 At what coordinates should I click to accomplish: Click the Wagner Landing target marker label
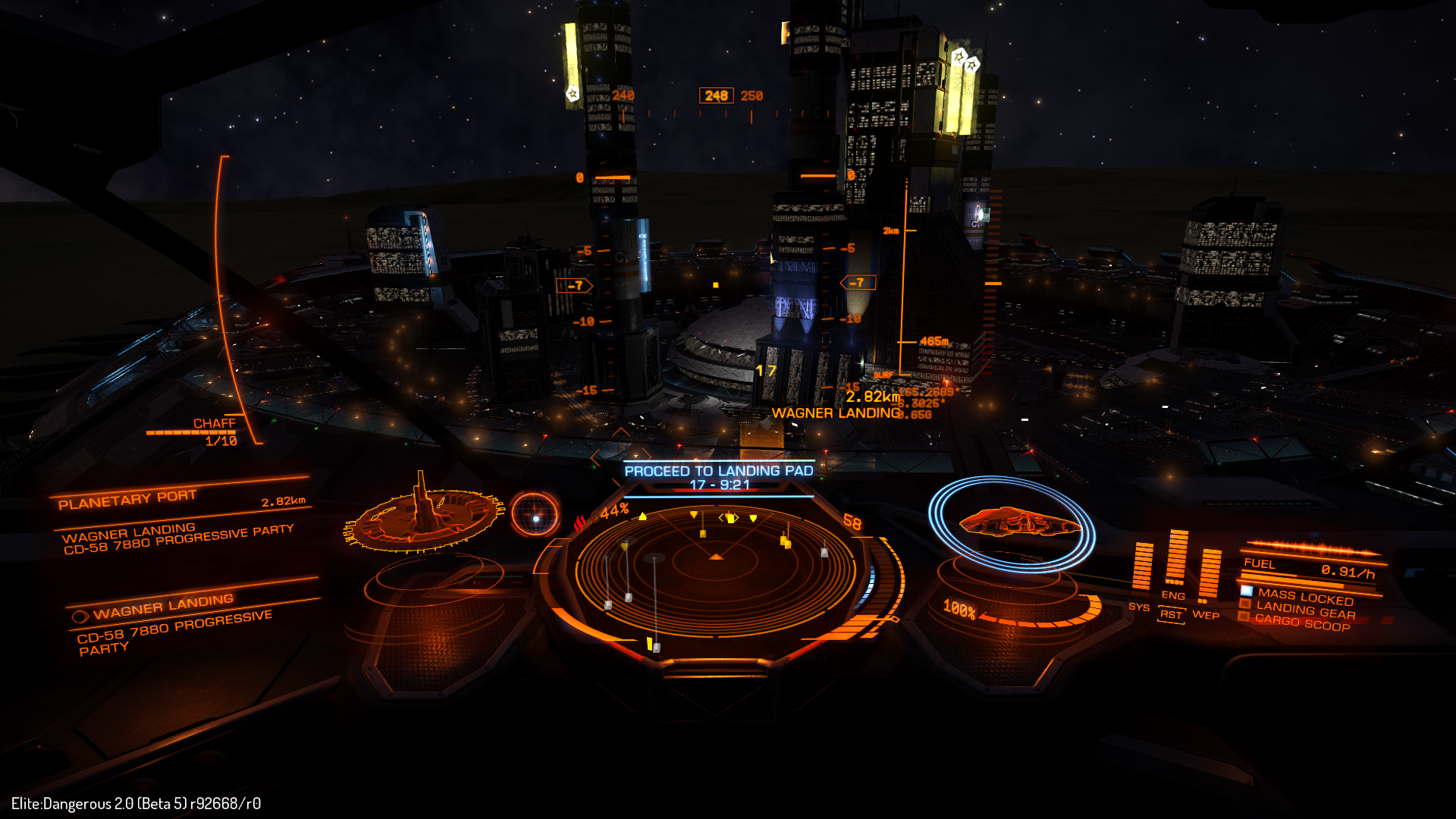coord(836,413)
